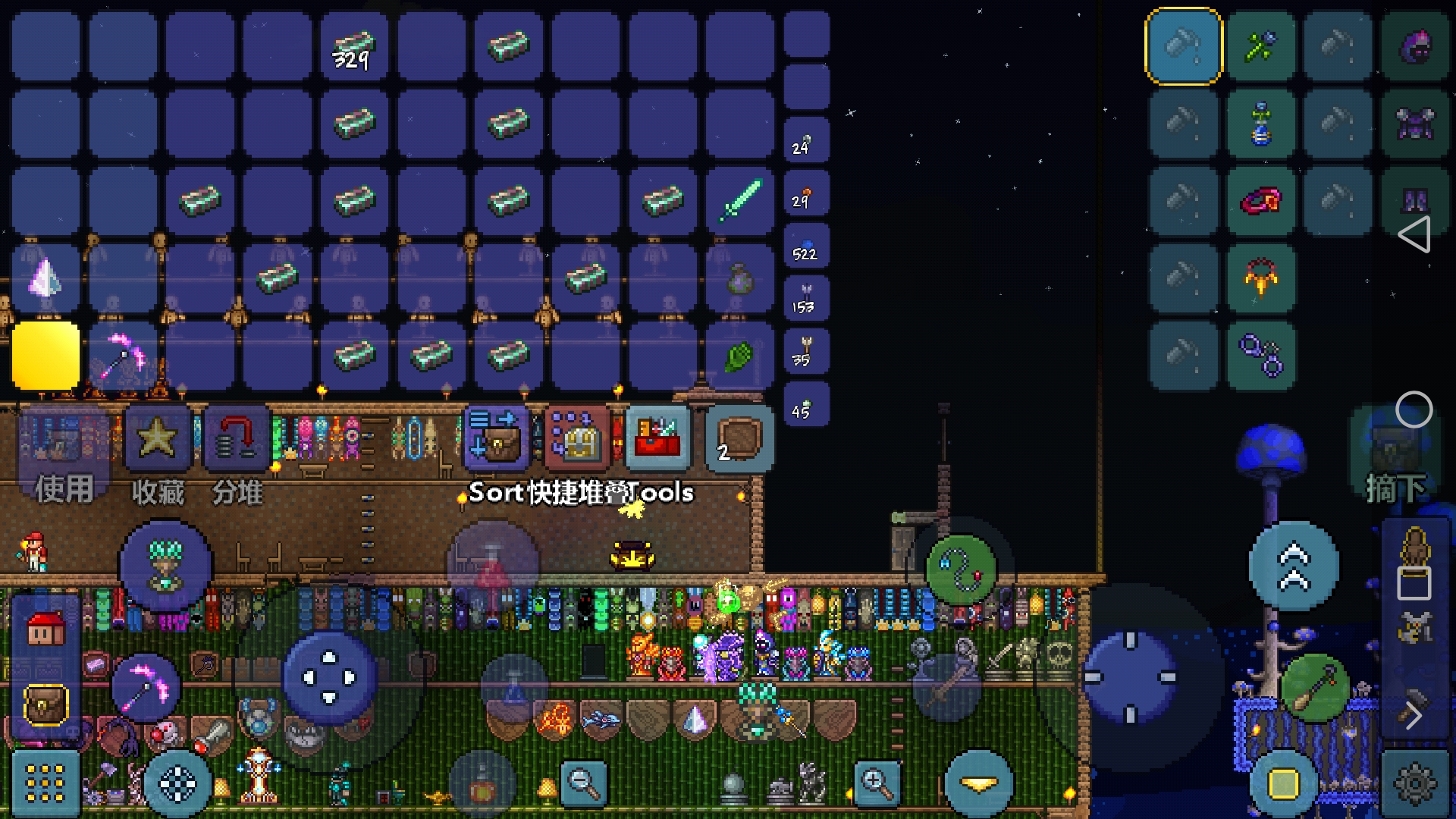Sort the inventory with the Sort button

pos(495,438)
